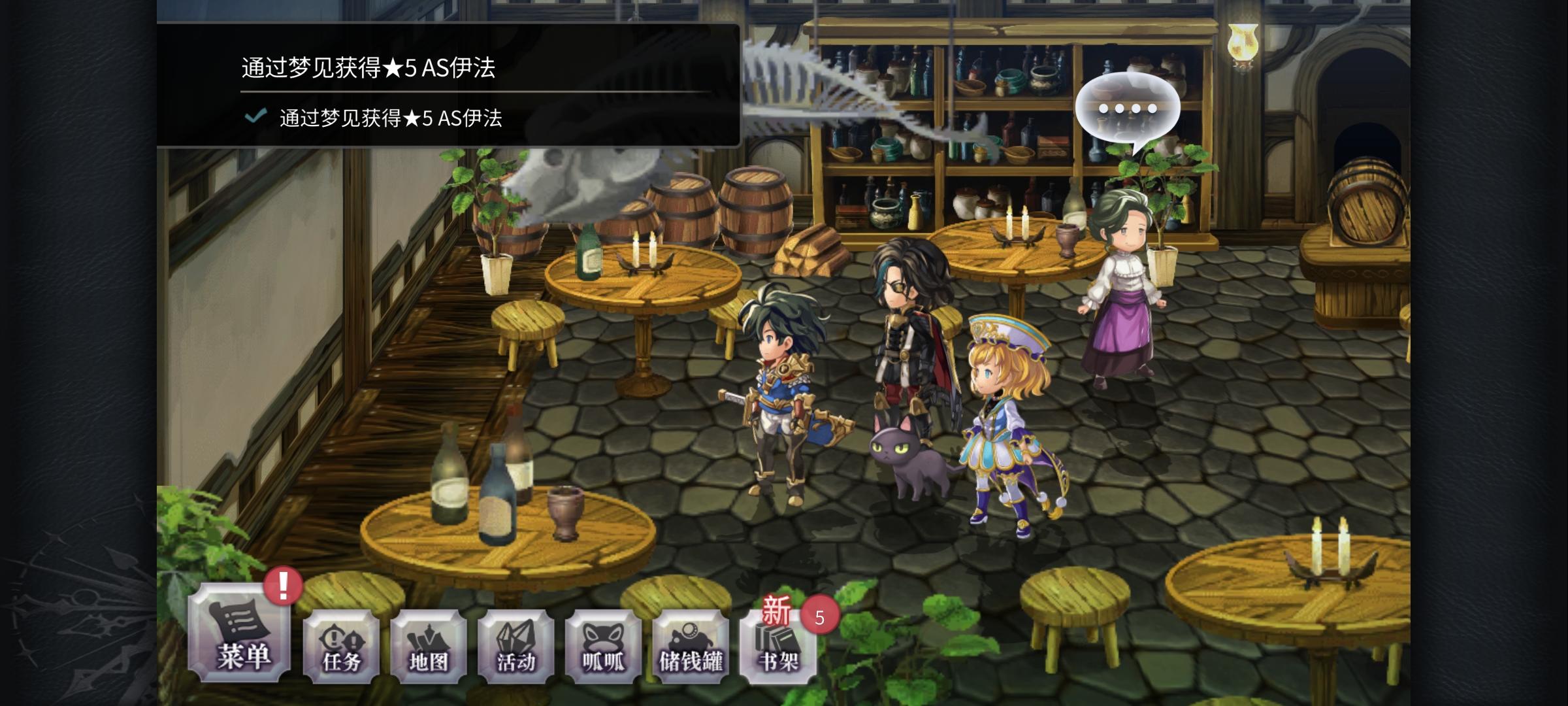The height and width of the screenshot is (706, 1568).
Task: Toggle the completed quest checkmark
Action: pos(255,120)
